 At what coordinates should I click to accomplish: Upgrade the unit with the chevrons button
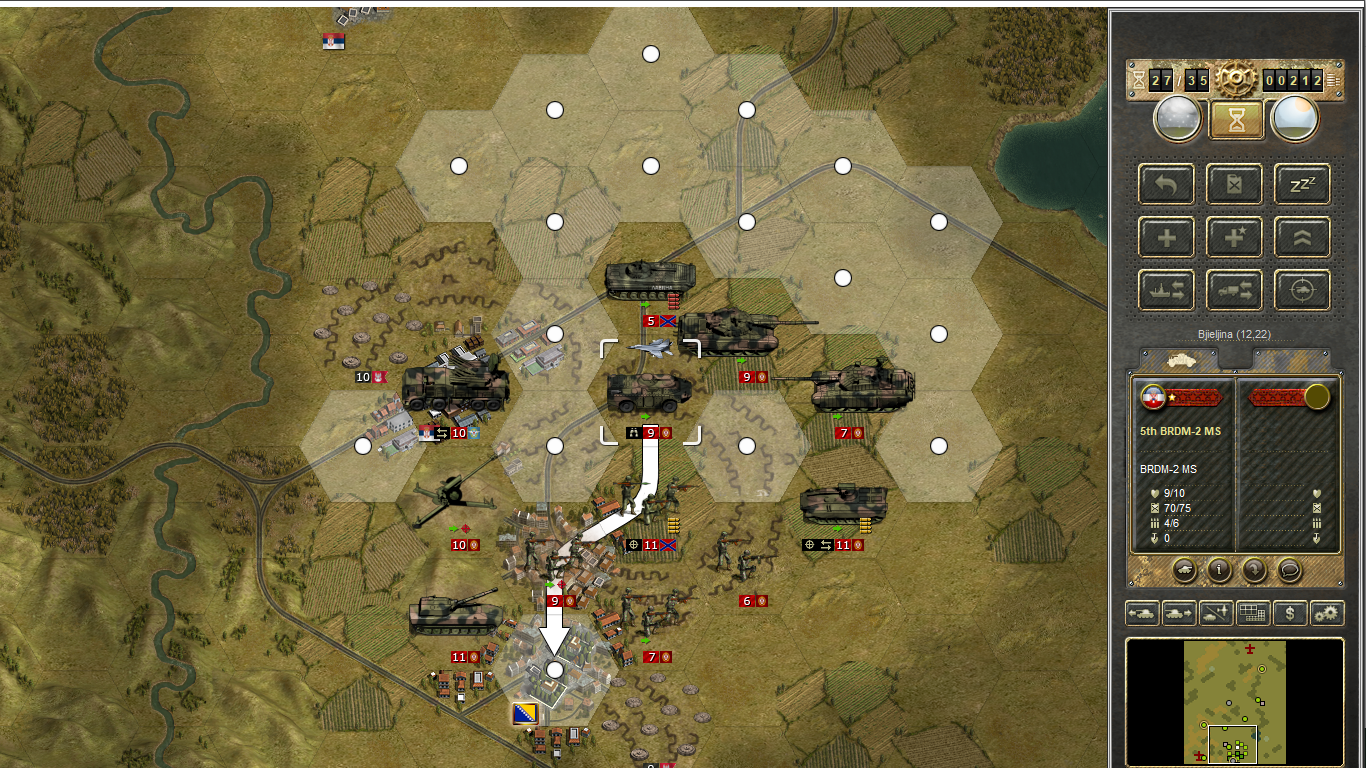pos(1302,237)
